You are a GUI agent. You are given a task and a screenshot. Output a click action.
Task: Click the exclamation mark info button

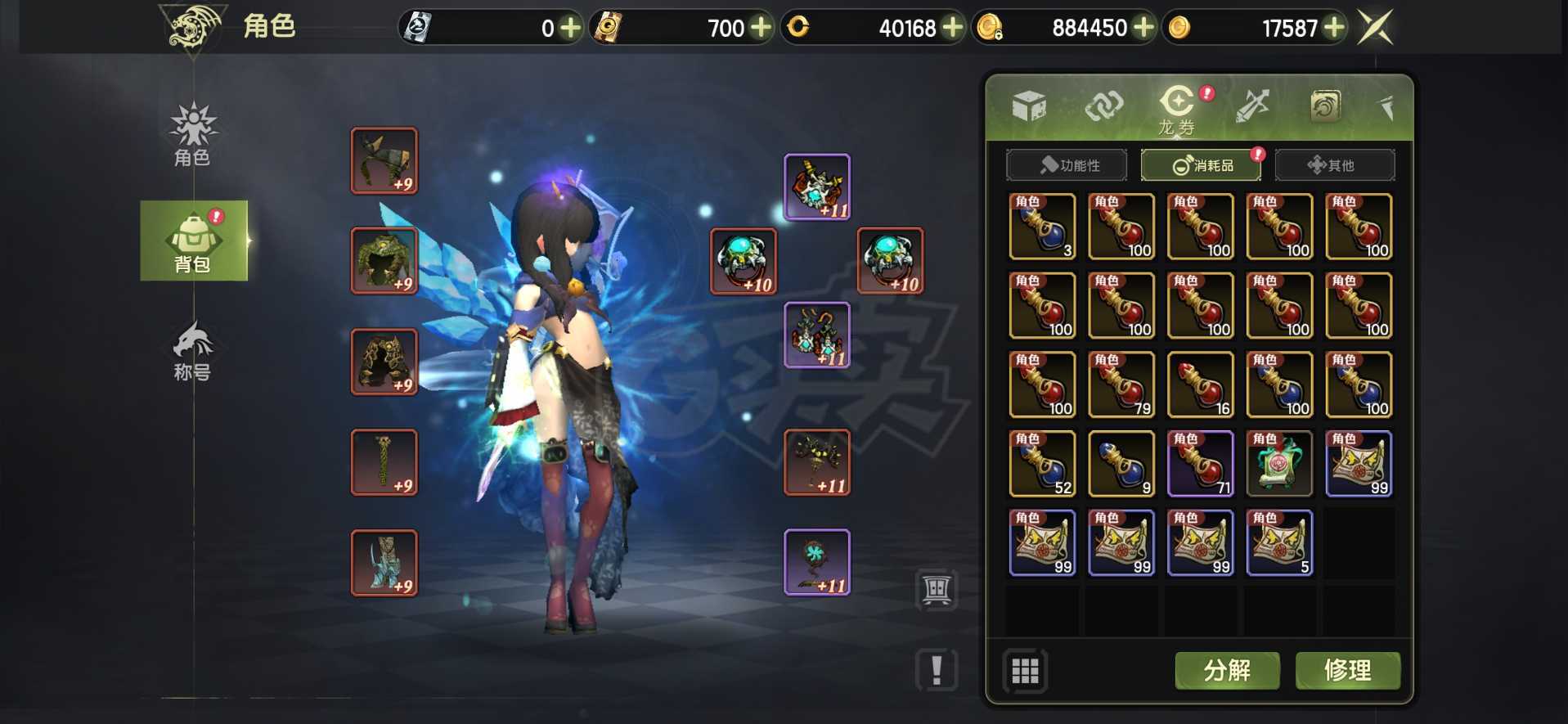tap(937, 670)
